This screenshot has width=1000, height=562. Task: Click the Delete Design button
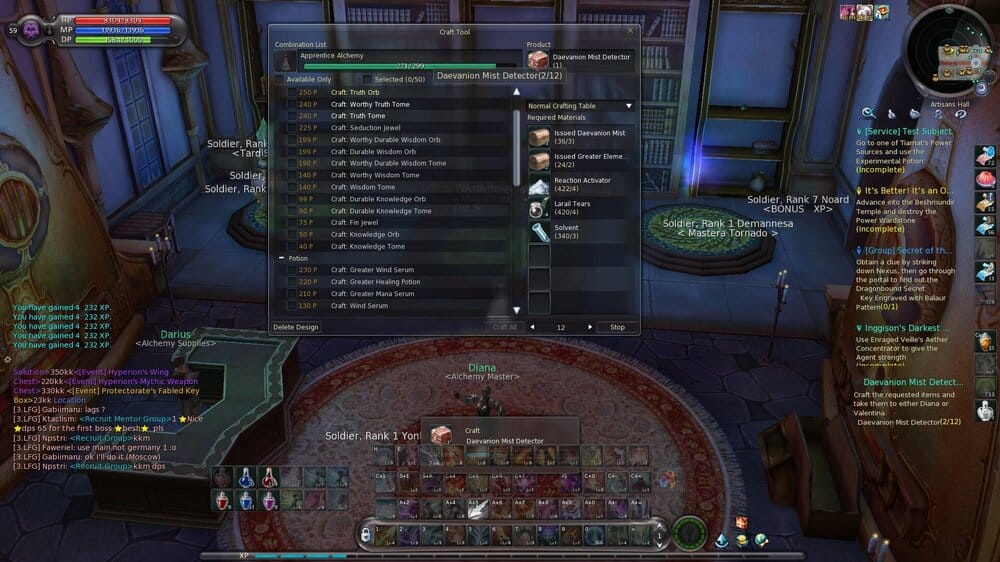(295, 327)
